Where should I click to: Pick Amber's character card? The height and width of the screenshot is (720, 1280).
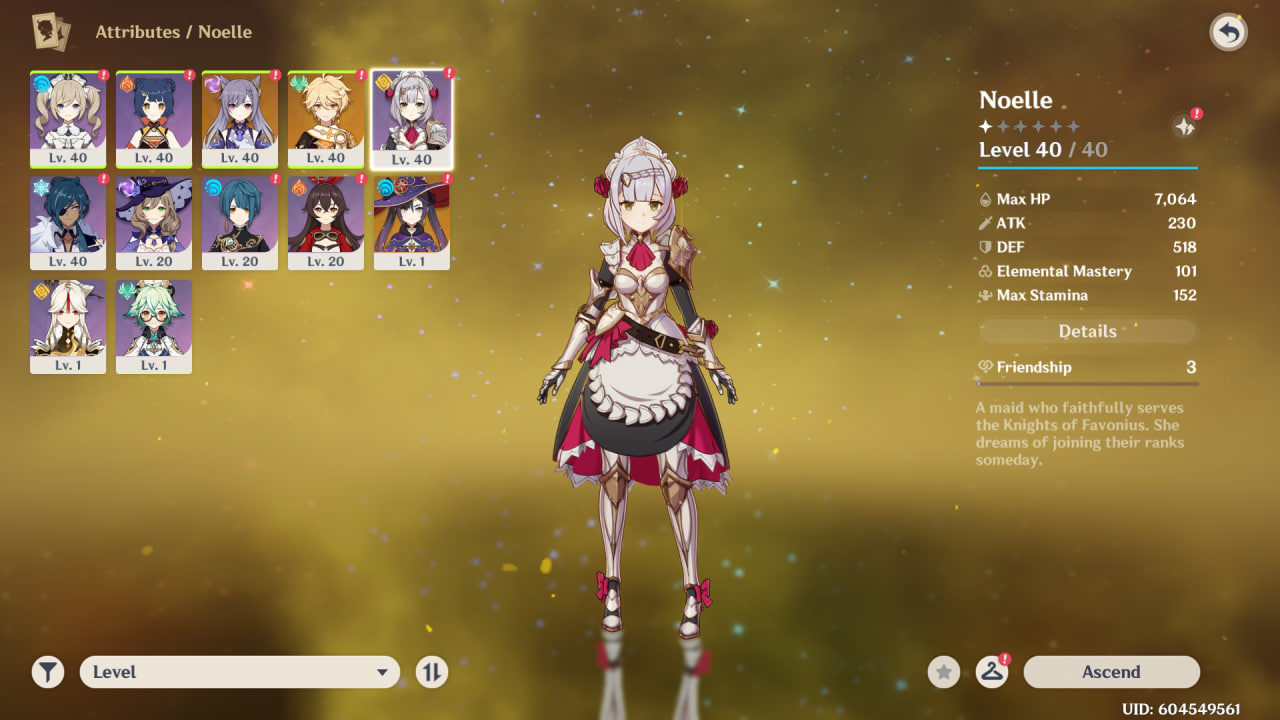[326, 223]
